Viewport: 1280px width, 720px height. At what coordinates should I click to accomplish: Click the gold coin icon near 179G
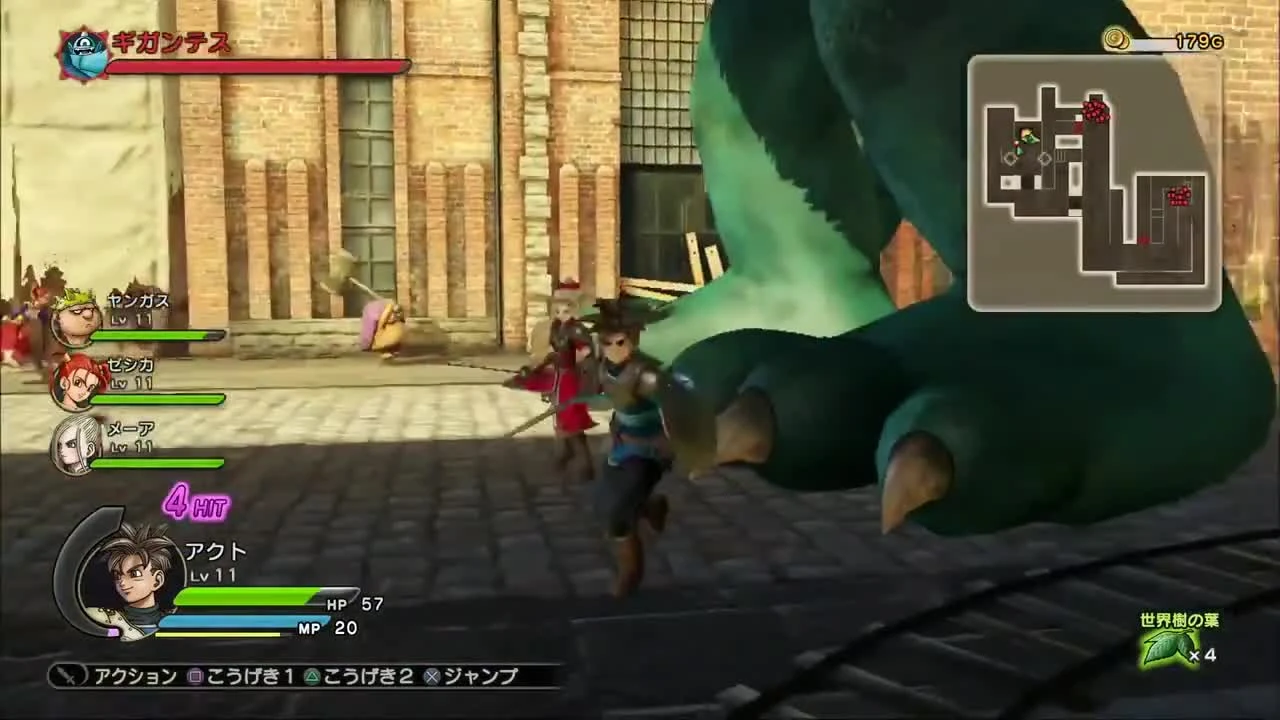1118,40
